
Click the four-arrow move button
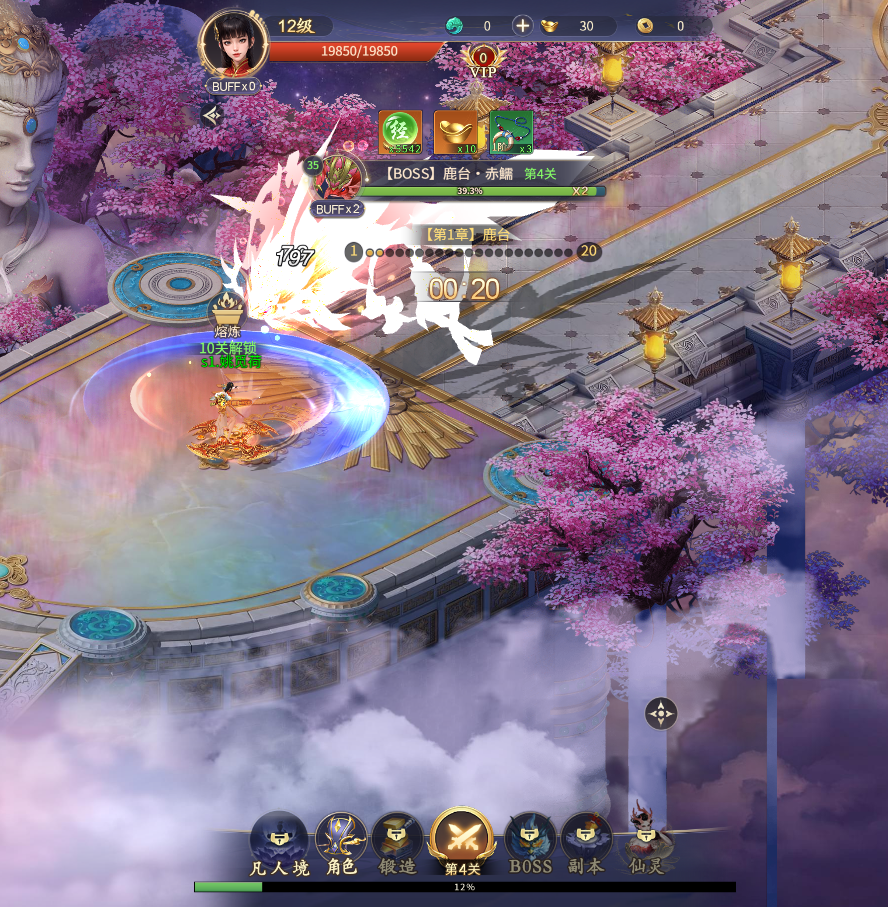pyautogui.click(x=661, y=713)
